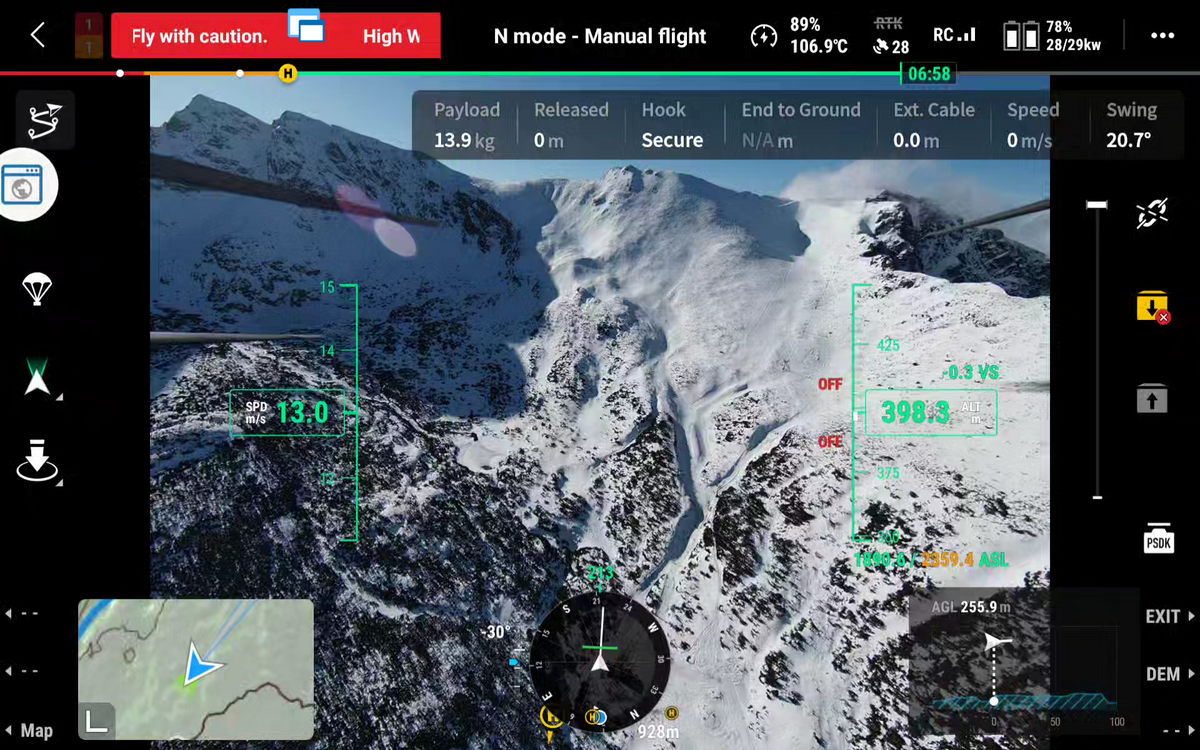The height and width of the screenshot is (750, 1200).
Task: Click the Map label
Action: pos(37,731)
